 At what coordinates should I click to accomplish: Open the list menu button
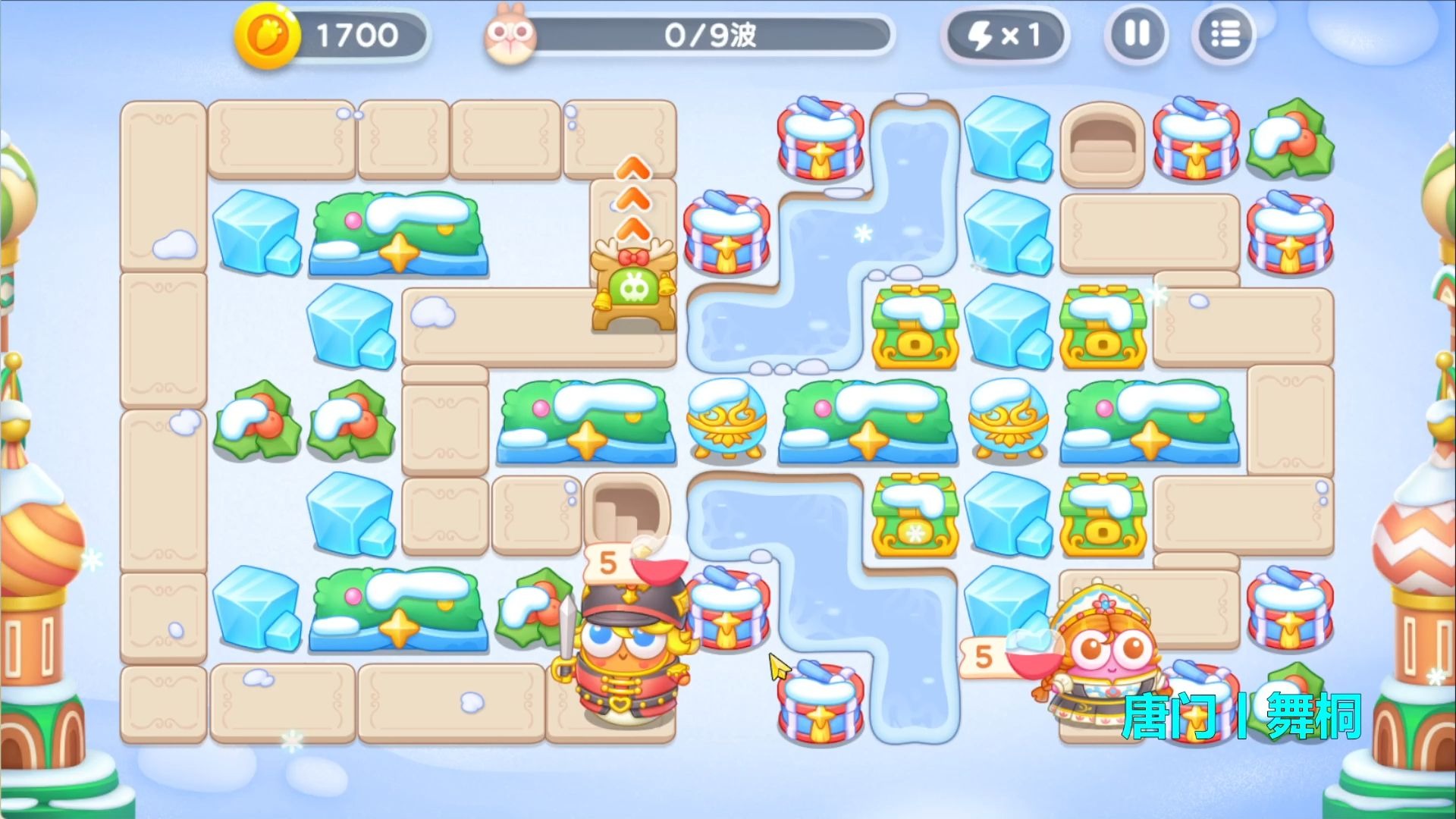pos(1223,34)
